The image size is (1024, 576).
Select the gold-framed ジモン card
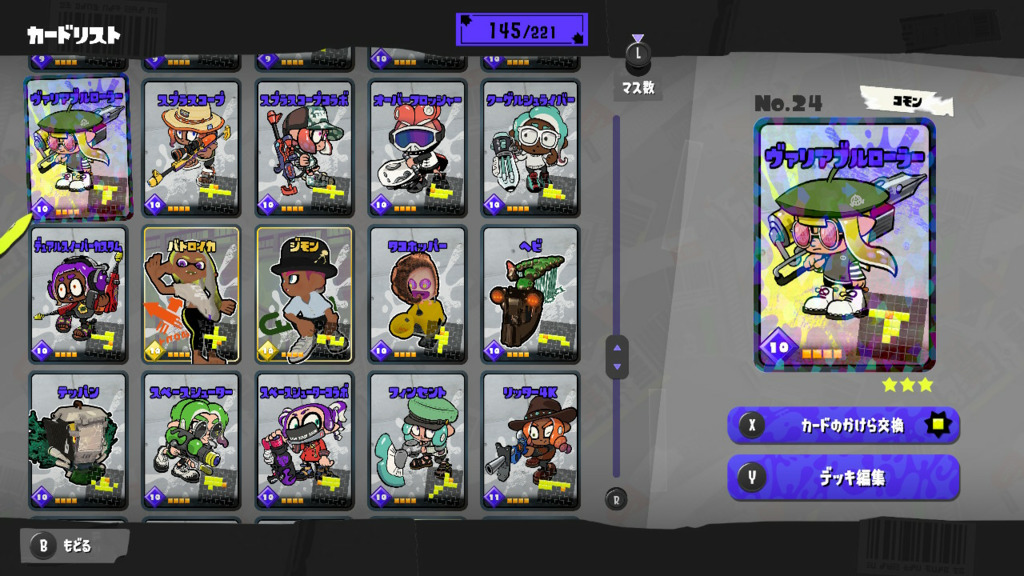pos(305,294)
